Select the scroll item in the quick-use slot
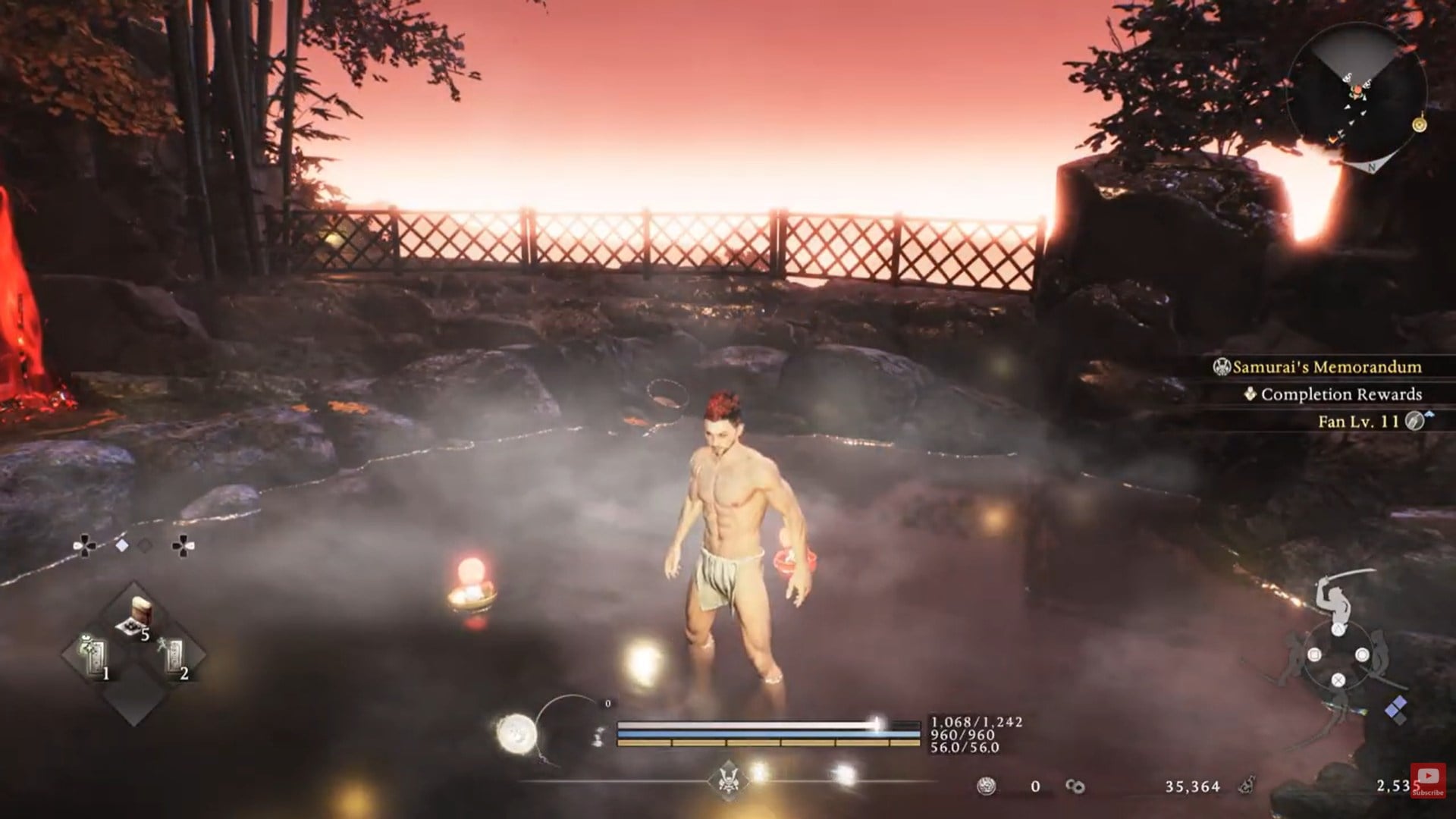Viewport: 1456px width, 819px height. click(143, 609)
